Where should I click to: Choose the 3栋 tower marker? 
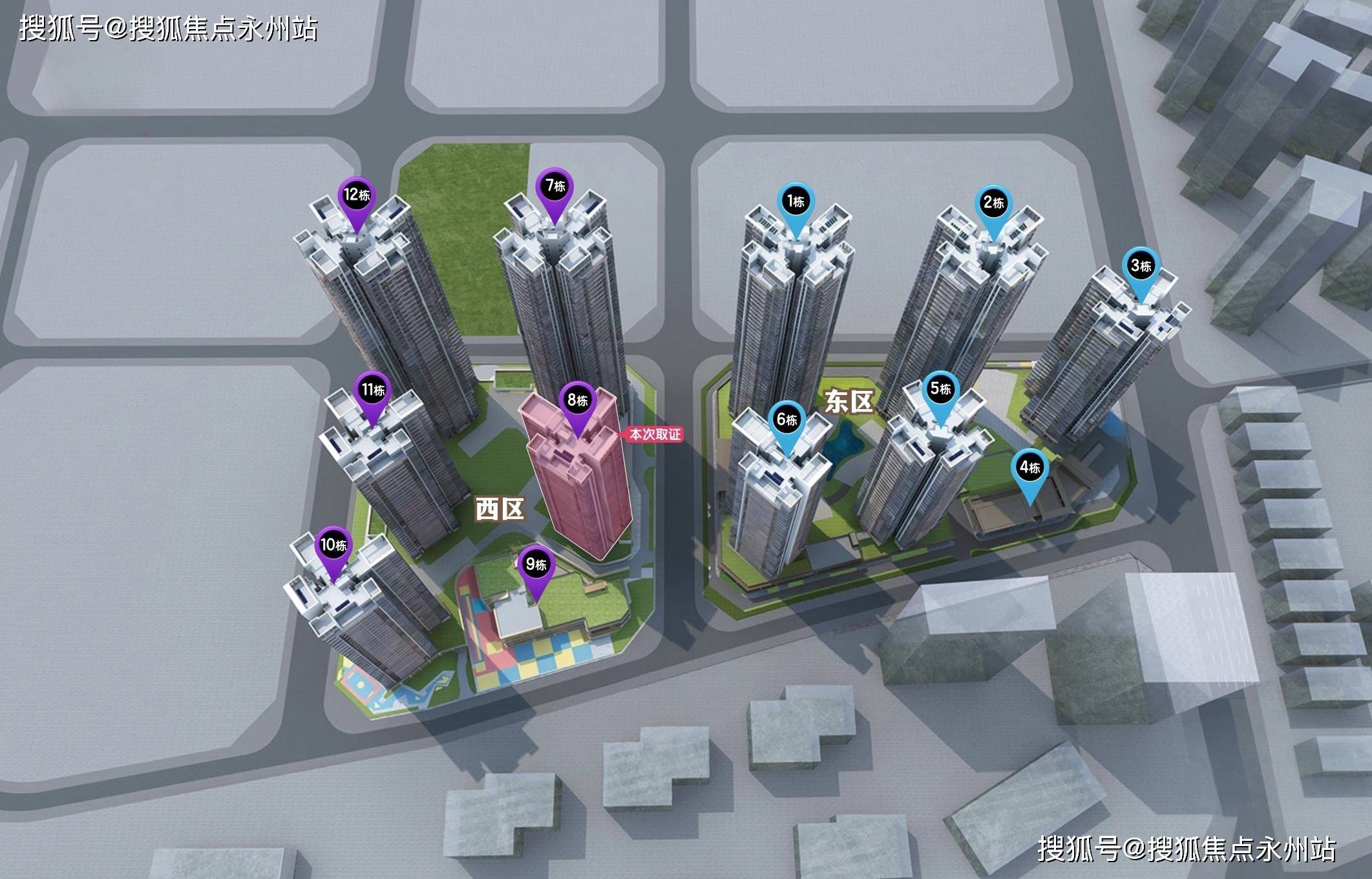[1141, 266]
